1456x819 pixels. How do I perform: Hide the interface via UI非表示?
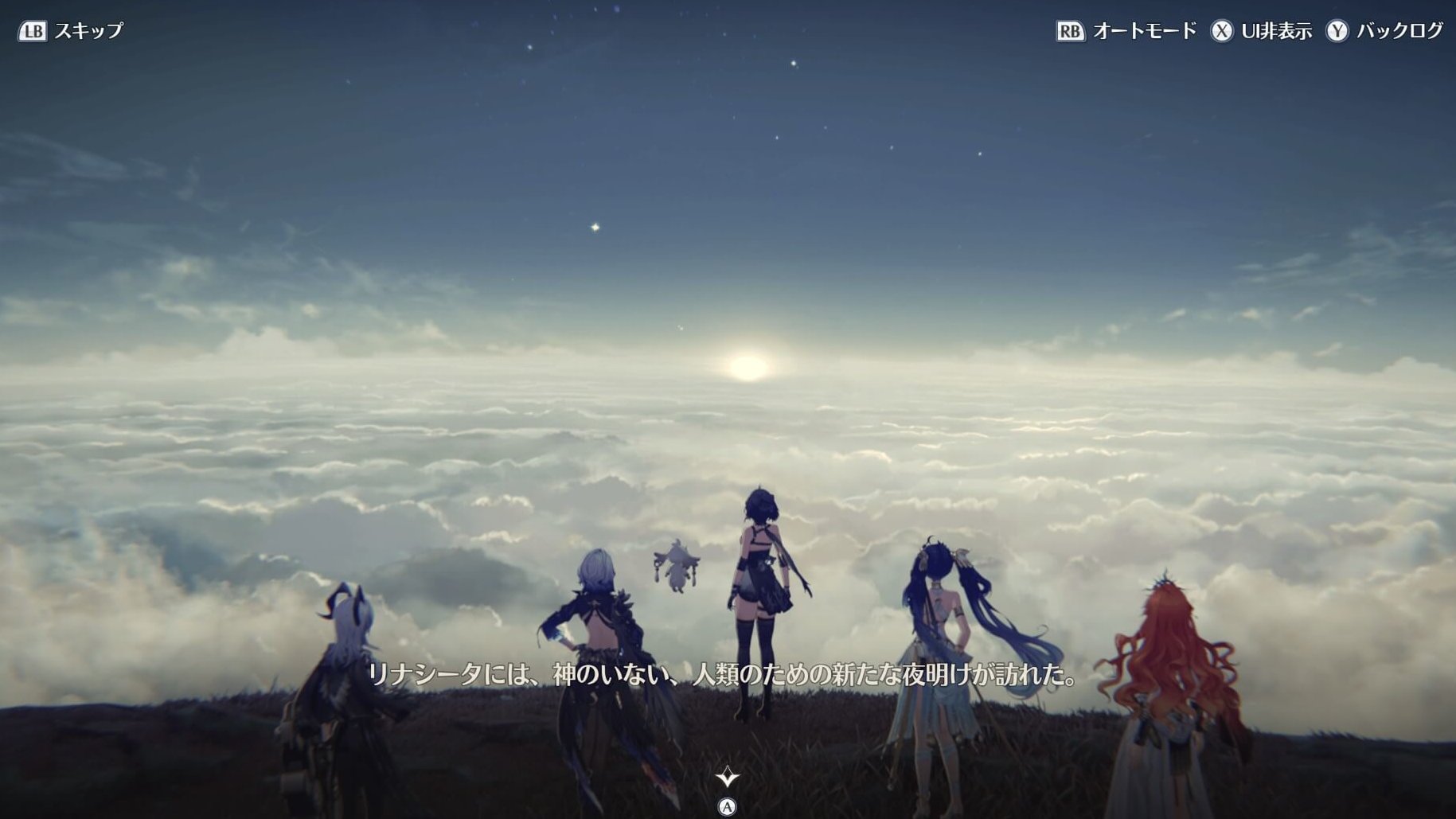pyautogui.click(x=1261, y=31)
